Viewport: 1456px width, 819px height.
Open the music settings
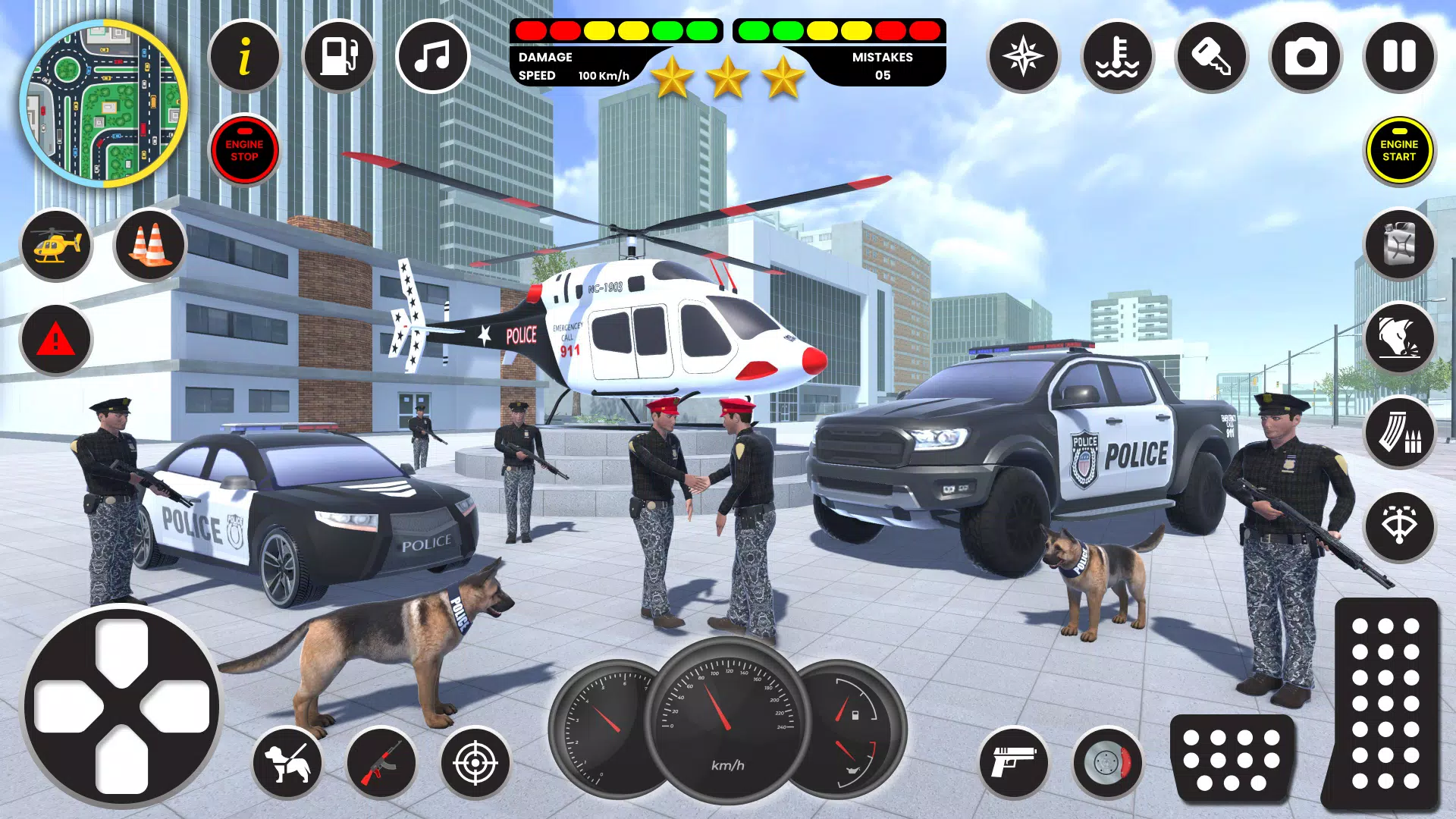432,57
